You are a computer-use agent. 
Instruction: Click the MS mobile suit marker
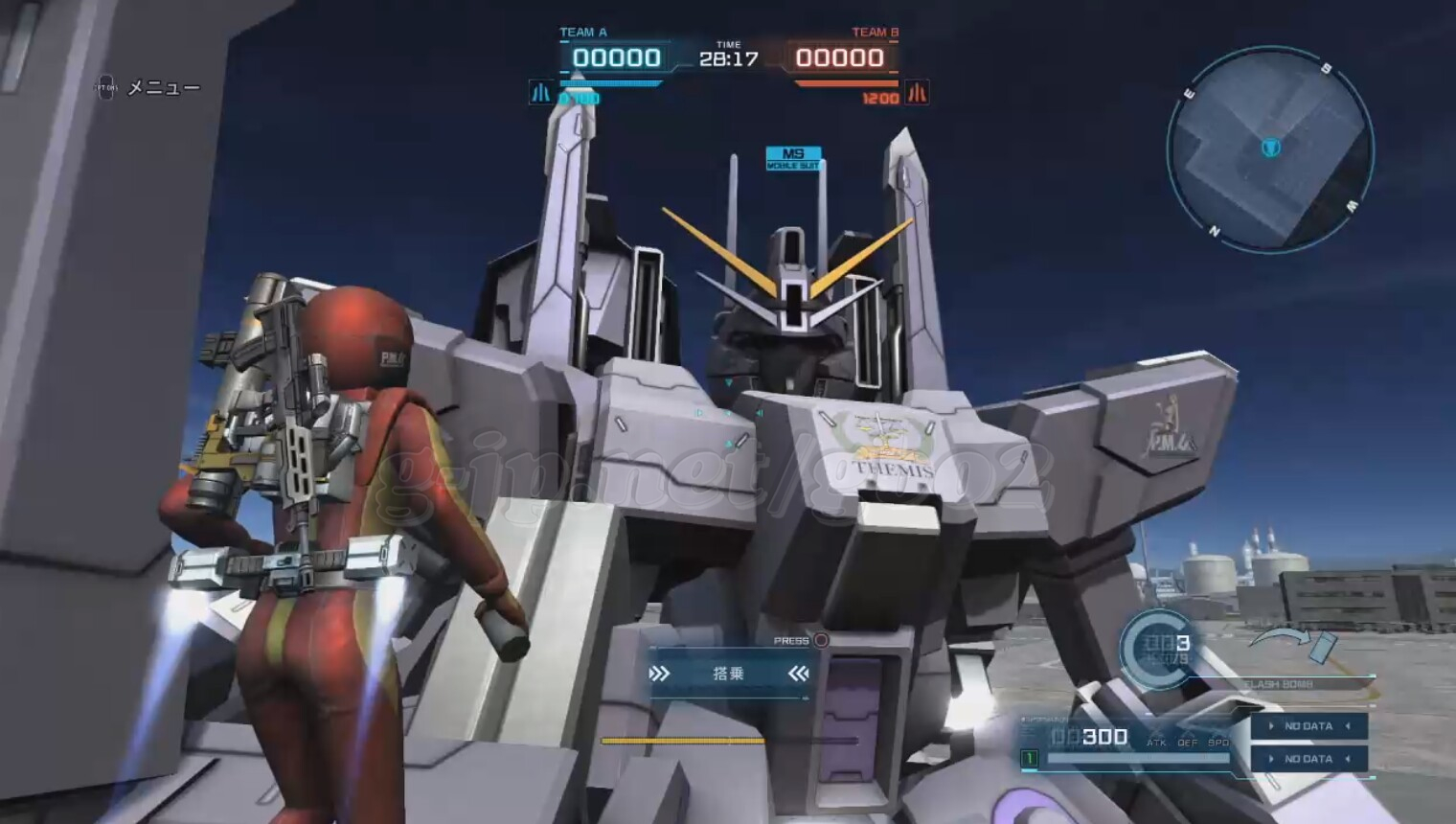click(x=793, y=158)
